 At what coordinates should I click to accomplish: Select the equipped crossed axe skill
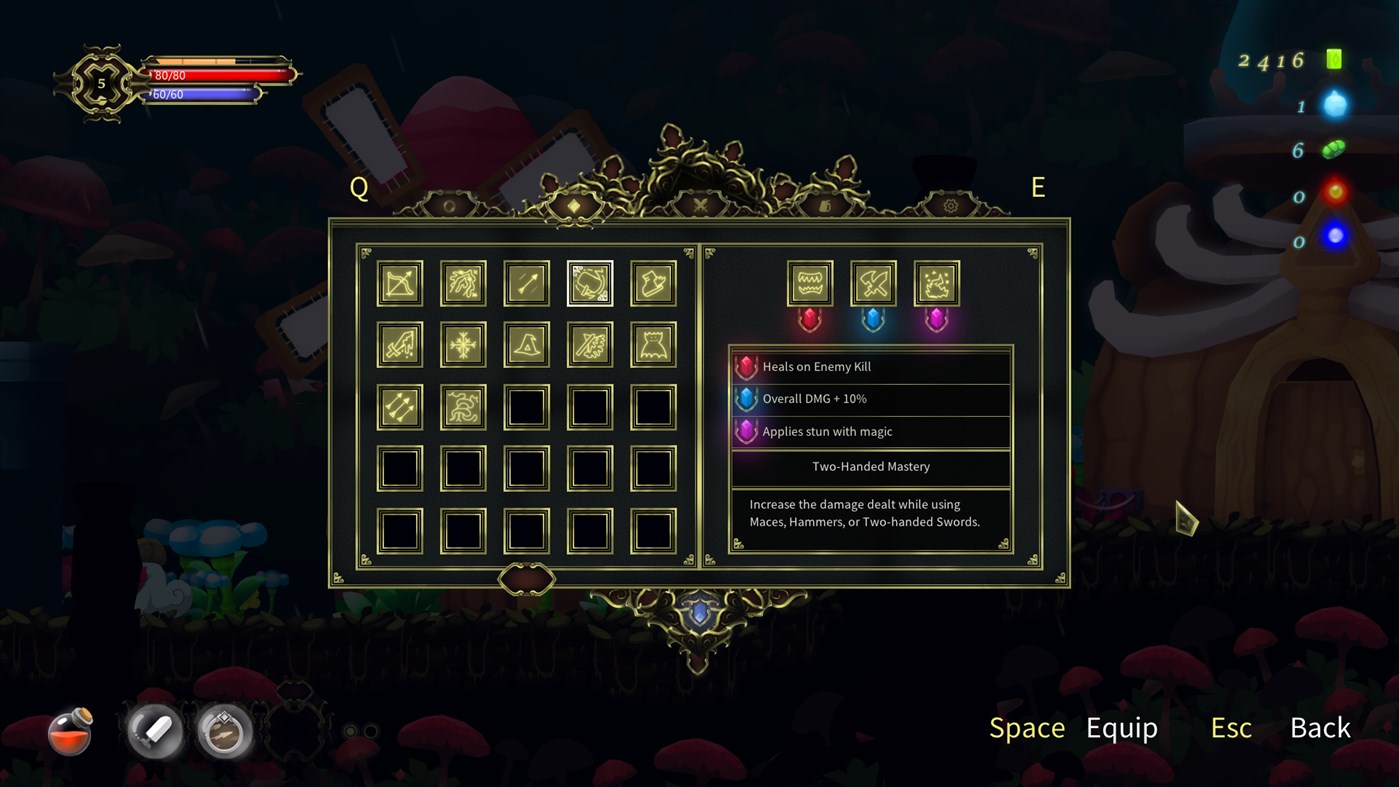pos(873,283)
